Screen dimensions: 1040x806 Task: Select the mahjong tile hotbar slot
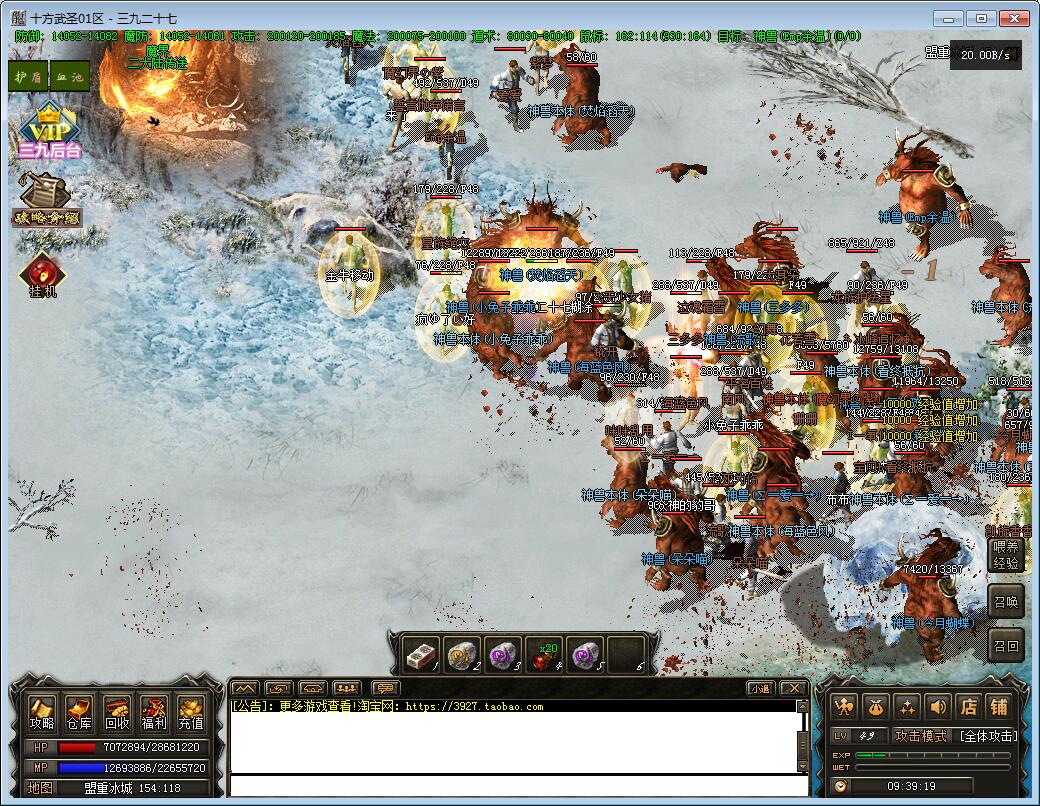pyautogui.click(x=422, y=655)
